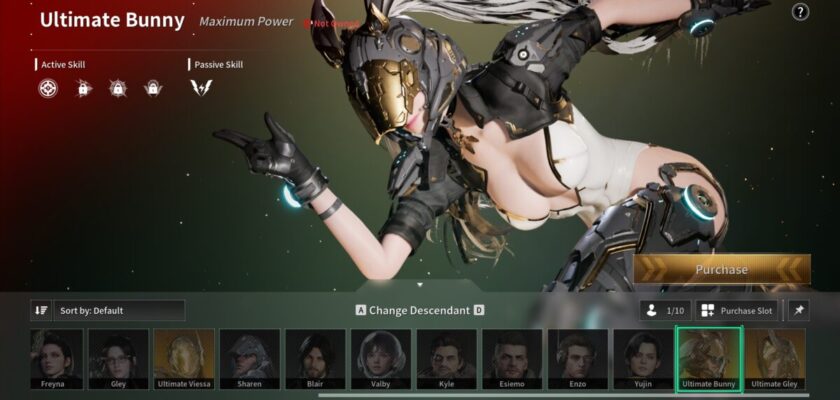This screenshot has height=400, width=840.
Task: Open the Sort by: Default dropdown
Action: (x=119, y=311)
